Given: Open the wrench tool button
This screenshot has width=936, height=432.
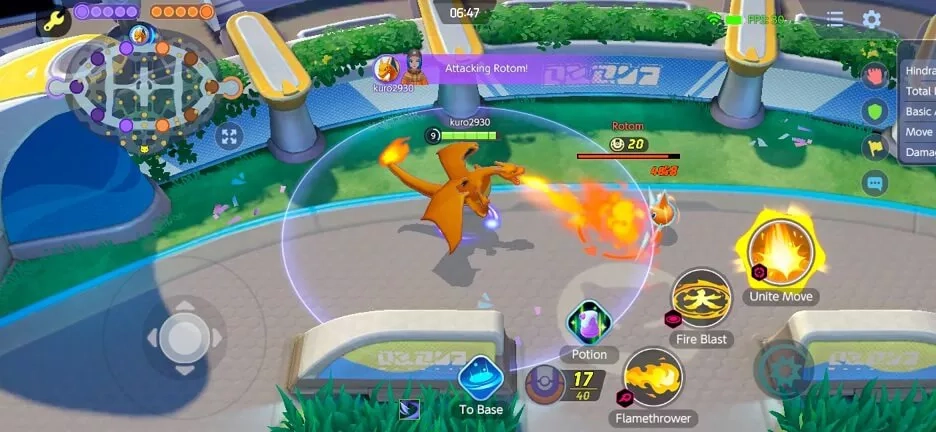Looking at the screenshot, I should coord(52,19).
